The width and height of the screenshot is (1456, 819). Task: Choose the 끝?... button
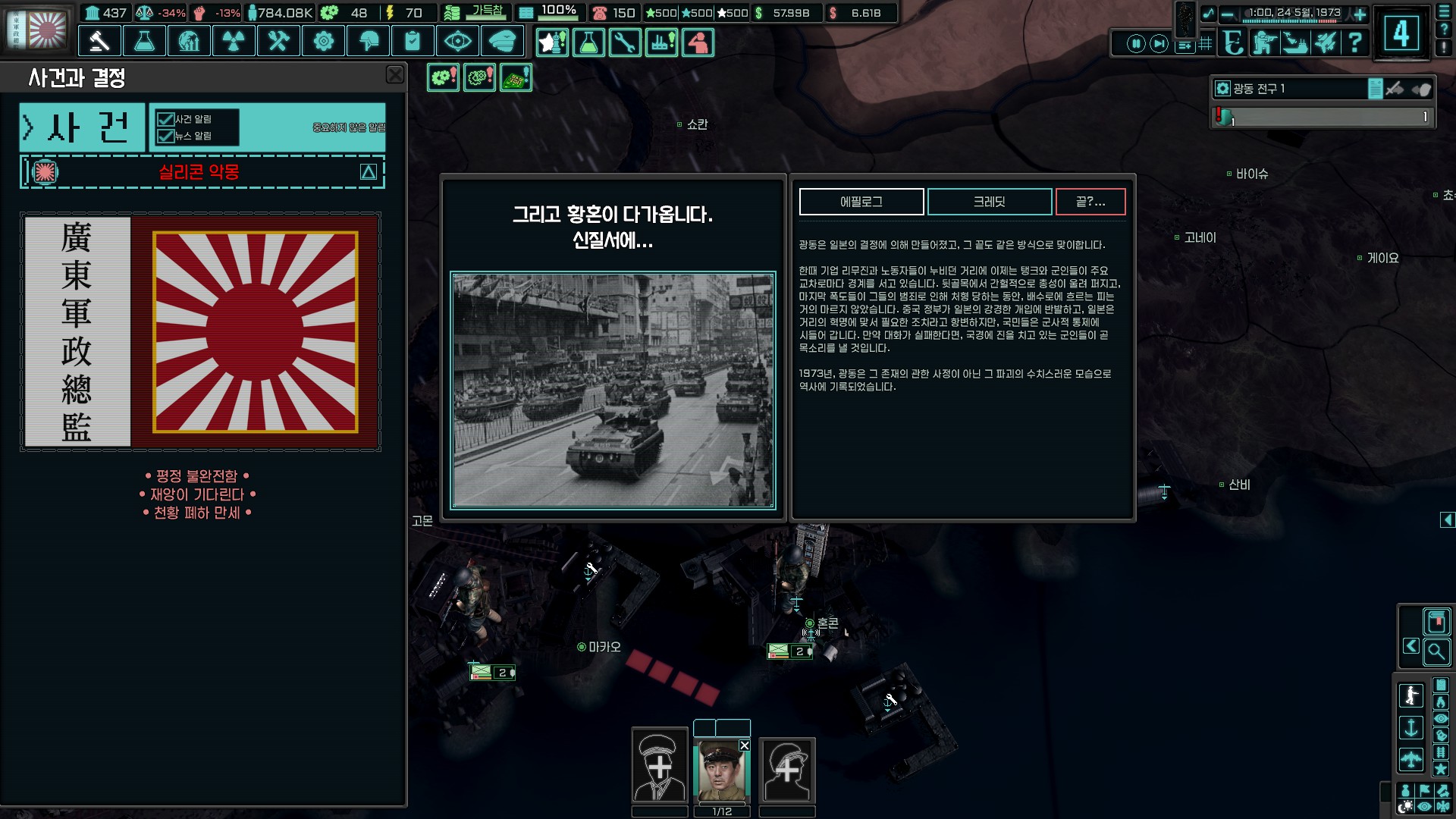(x=1090, y=202)
